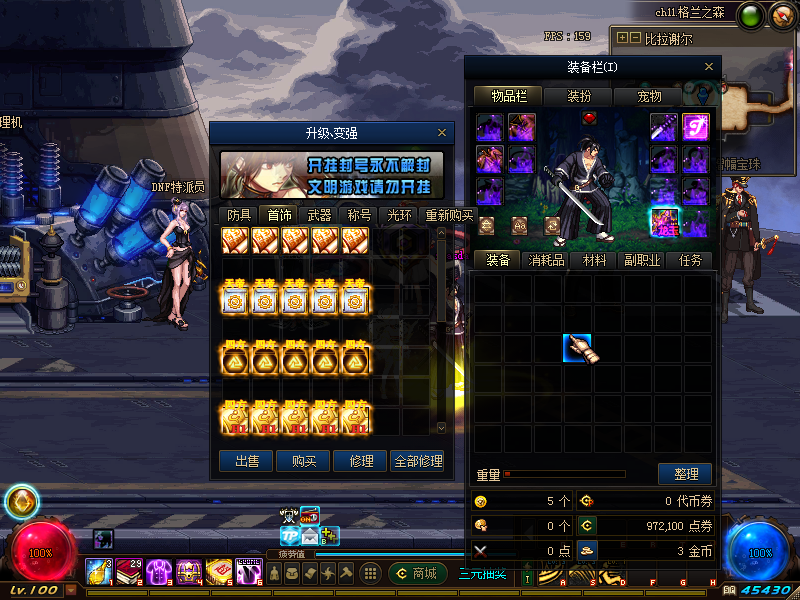The height and width of the screenshot is (600, 800).
Task: Close the 装备栏 inventory window
Action: pyautogui.click(x=710, y=67)
